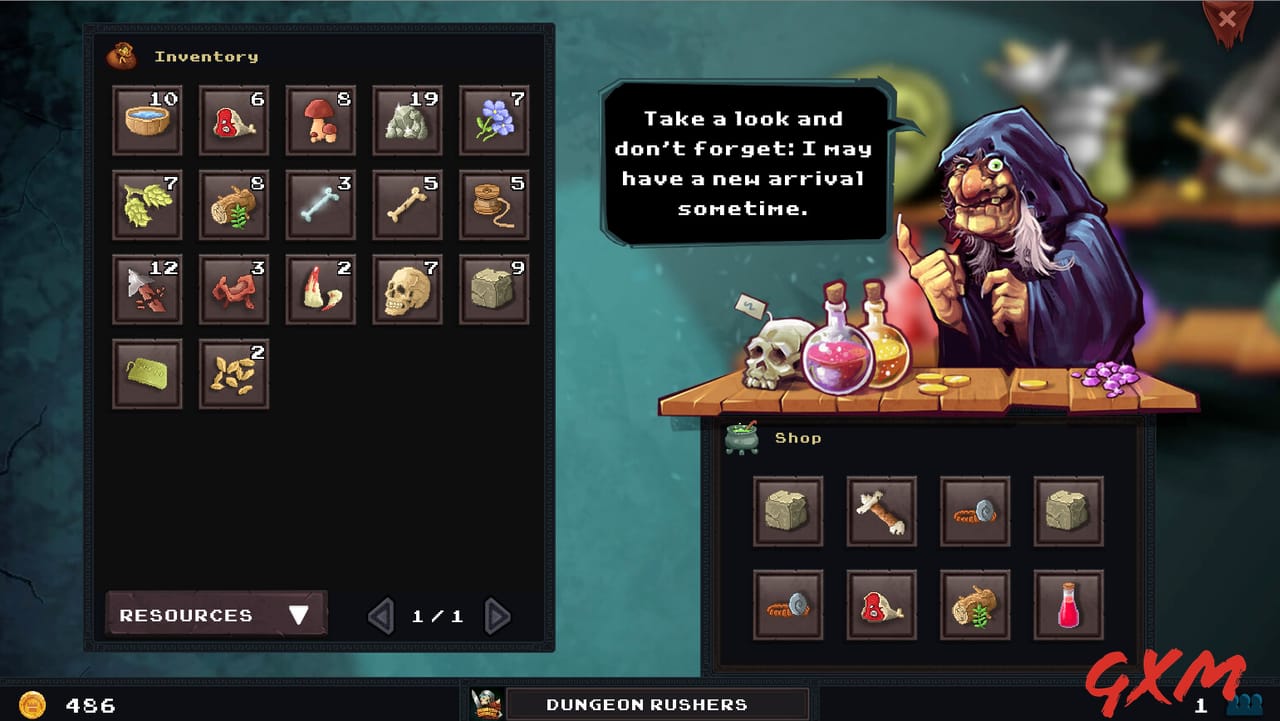Click the twine spool item
The image size is (1280, 721).
coord(494,204)
